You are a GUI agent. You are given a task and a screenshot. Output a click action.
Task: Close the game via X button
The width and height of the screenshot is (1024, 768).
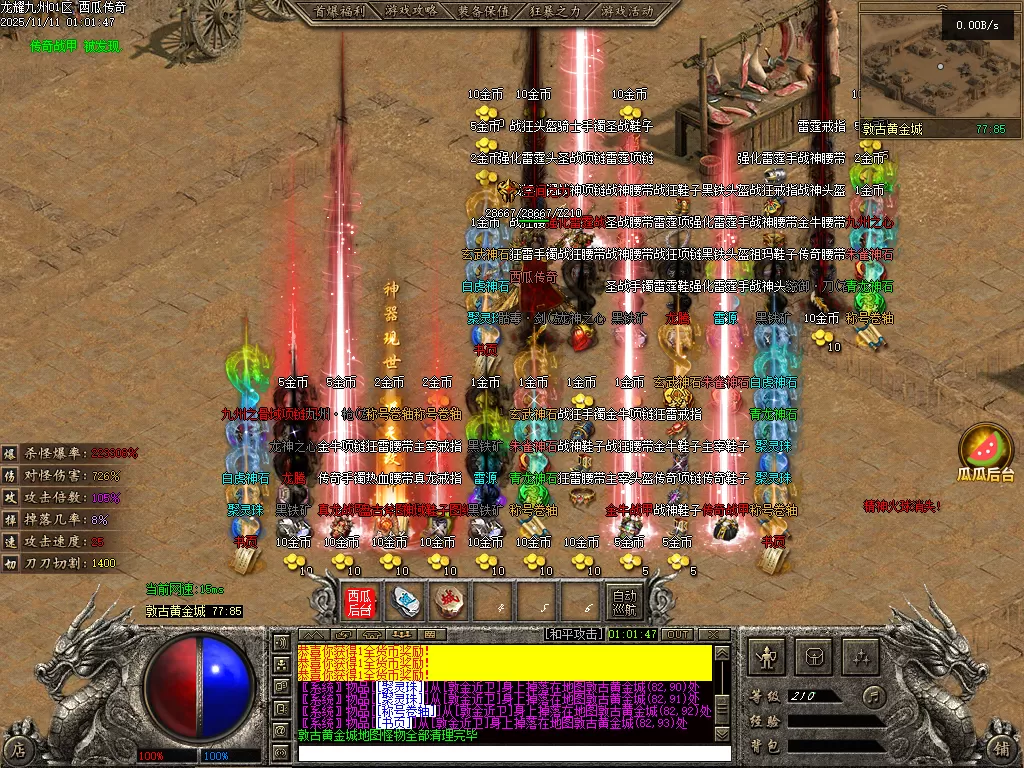[x=713, y=634]
